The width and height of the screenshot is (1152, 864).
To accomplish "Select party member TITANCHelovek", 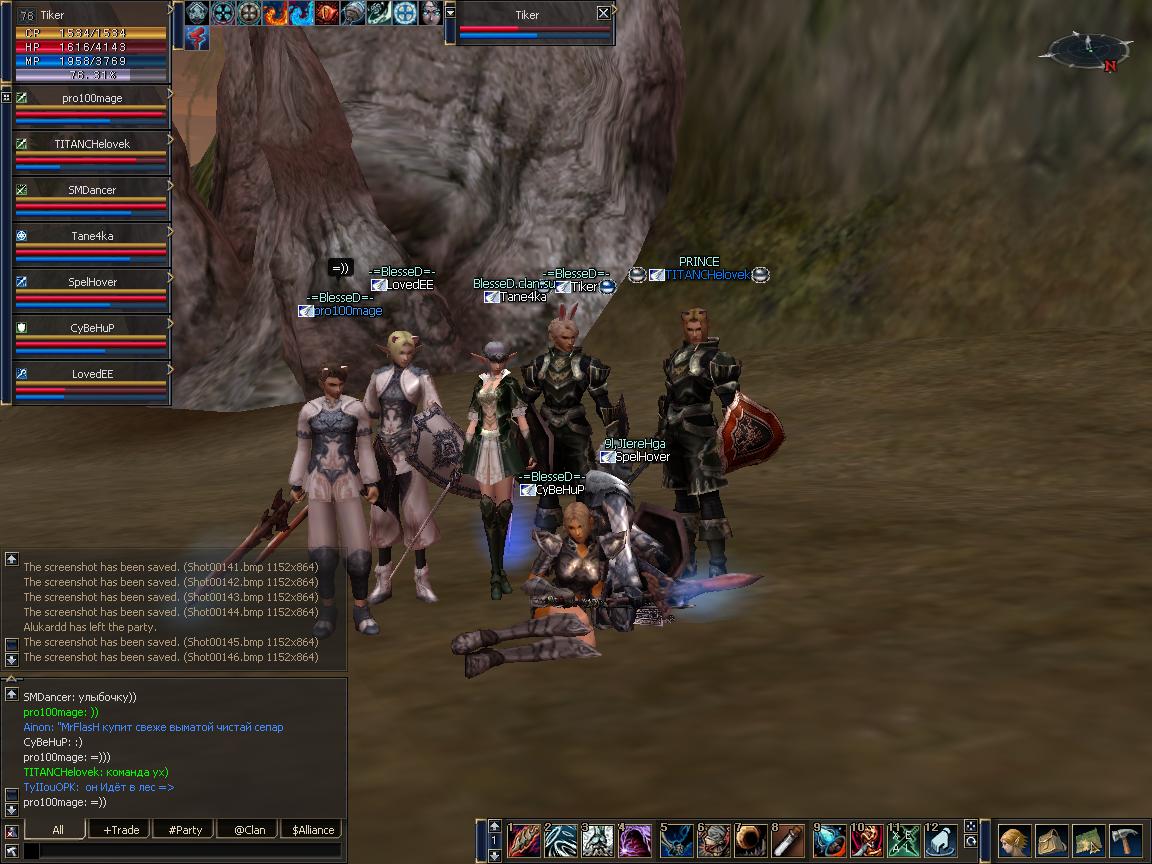I will tap(91, 144).
